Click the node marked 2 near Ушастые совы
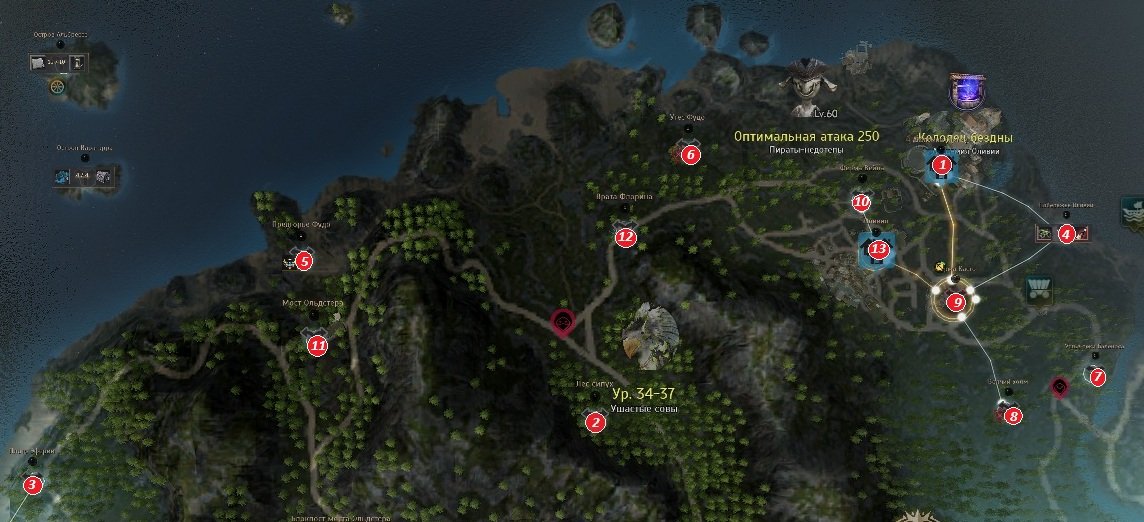The height and width of the screenshot is (522, 1144). 596,422
